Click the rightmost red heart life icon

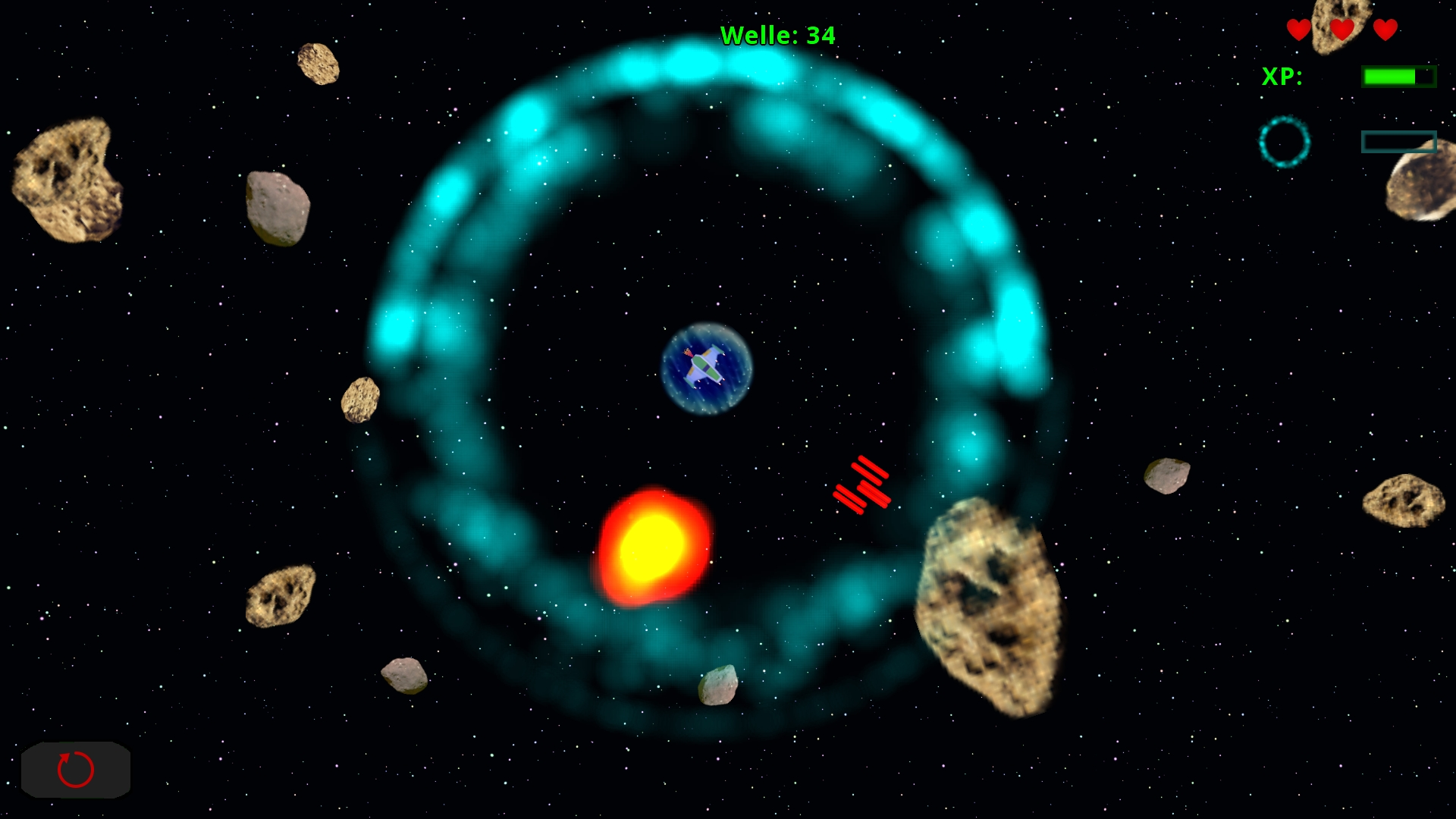point(1385,31)
